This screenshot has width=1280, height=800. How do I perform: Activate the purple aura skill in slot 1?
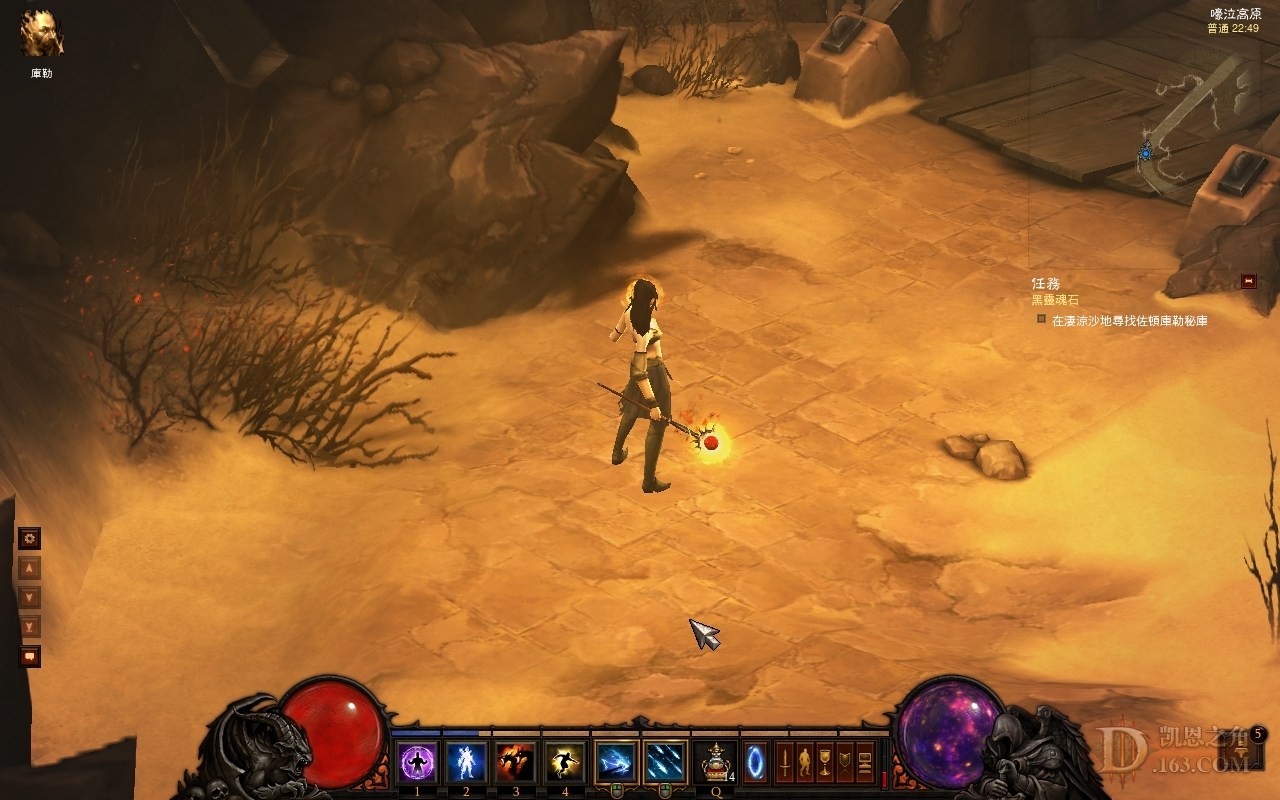click(x=417, y=763)
